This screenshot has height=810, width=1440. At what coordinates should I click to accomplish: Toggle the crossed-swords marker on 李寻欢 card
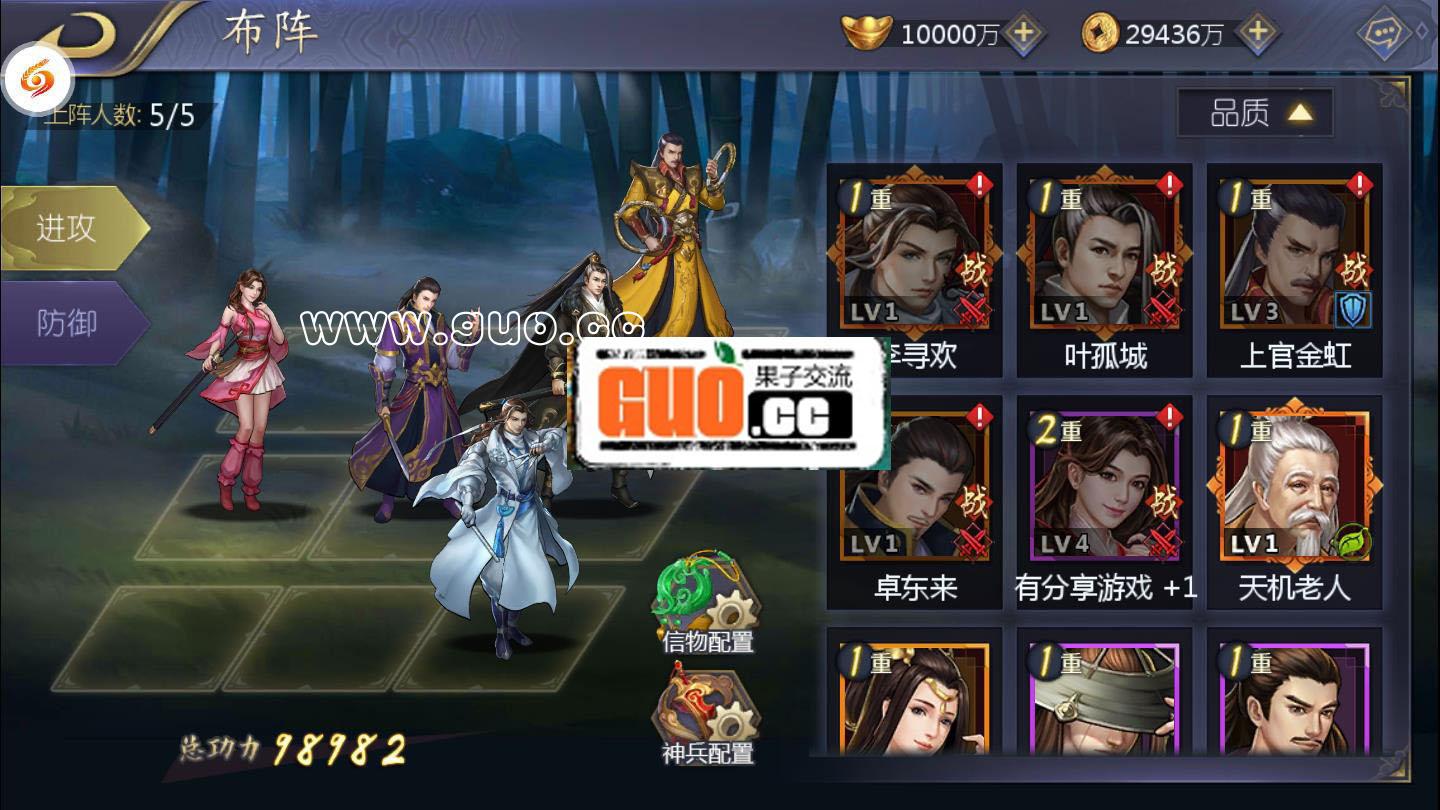click(972, 306)
